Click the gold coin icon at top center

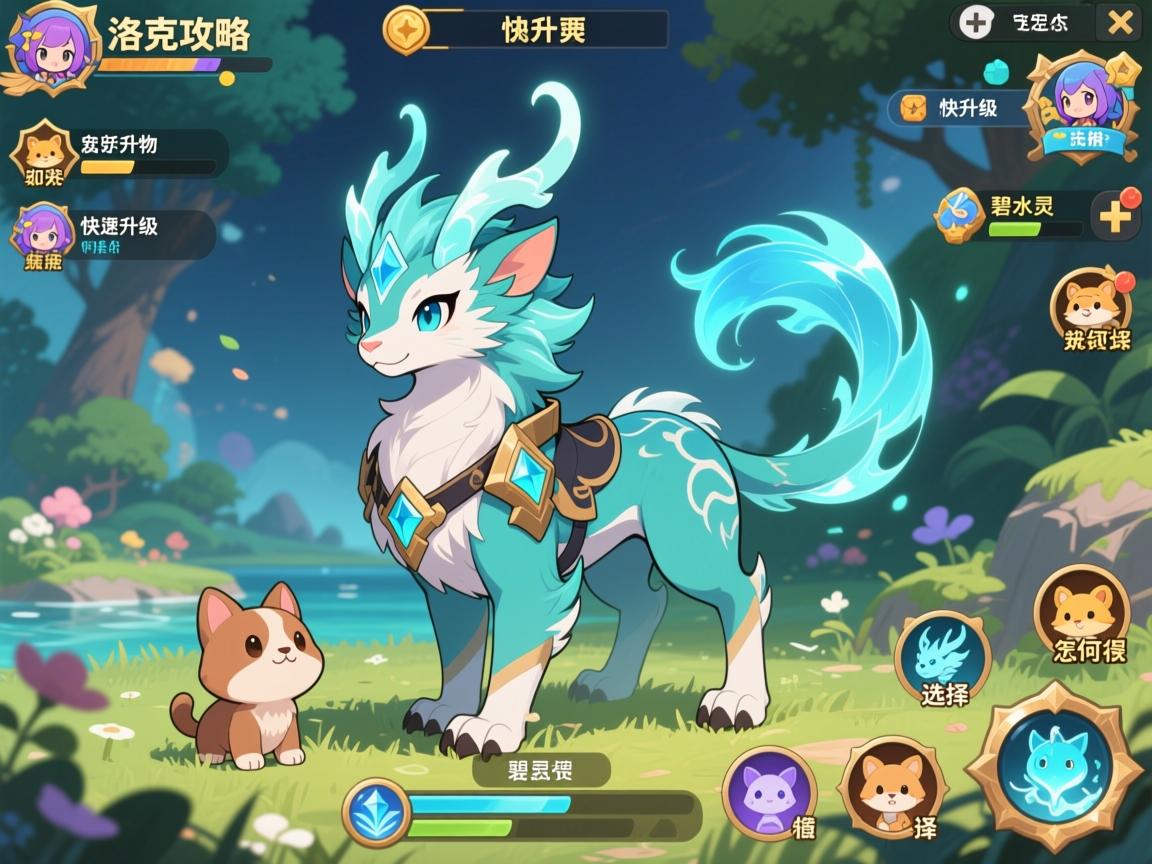(406, 28)
